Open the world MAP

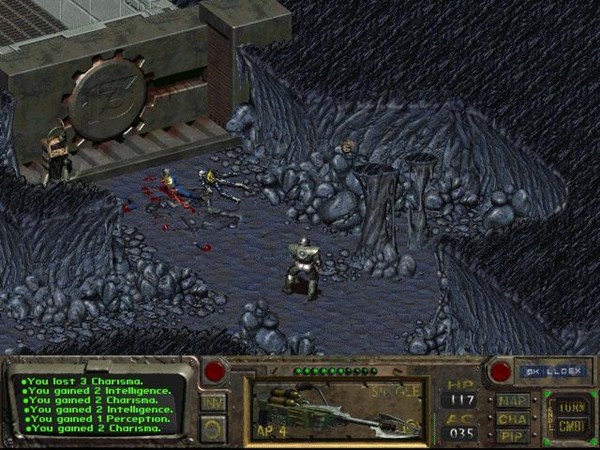pyautogui.click(x=511, y=401)
